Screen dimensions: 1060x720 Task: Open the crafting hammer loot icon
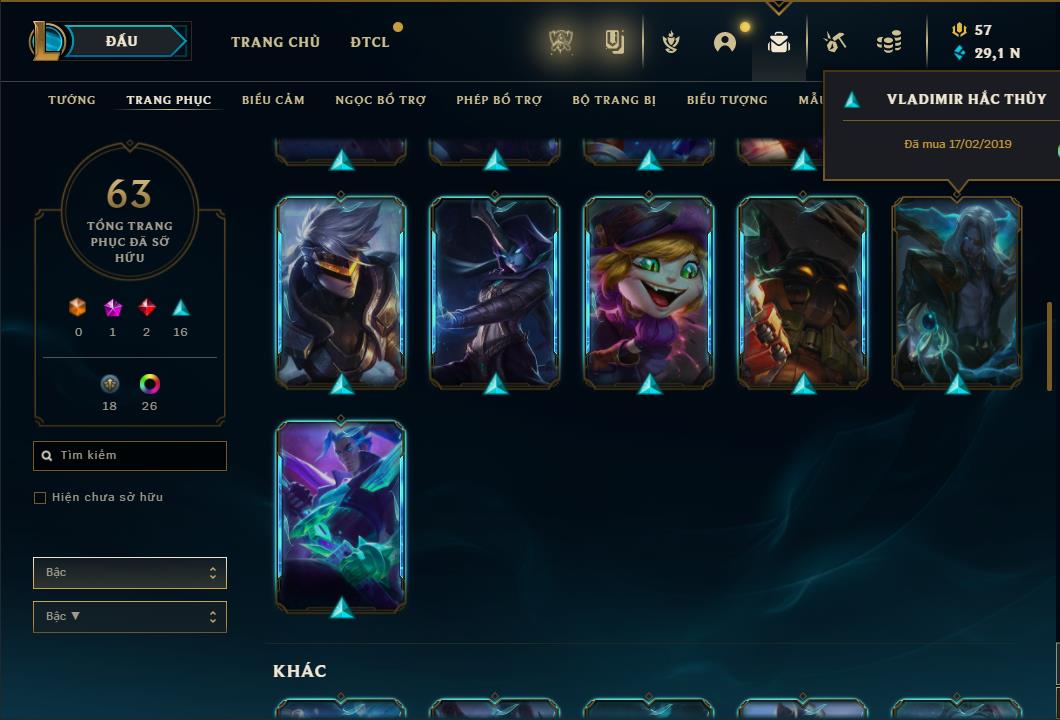coord(834,42)
